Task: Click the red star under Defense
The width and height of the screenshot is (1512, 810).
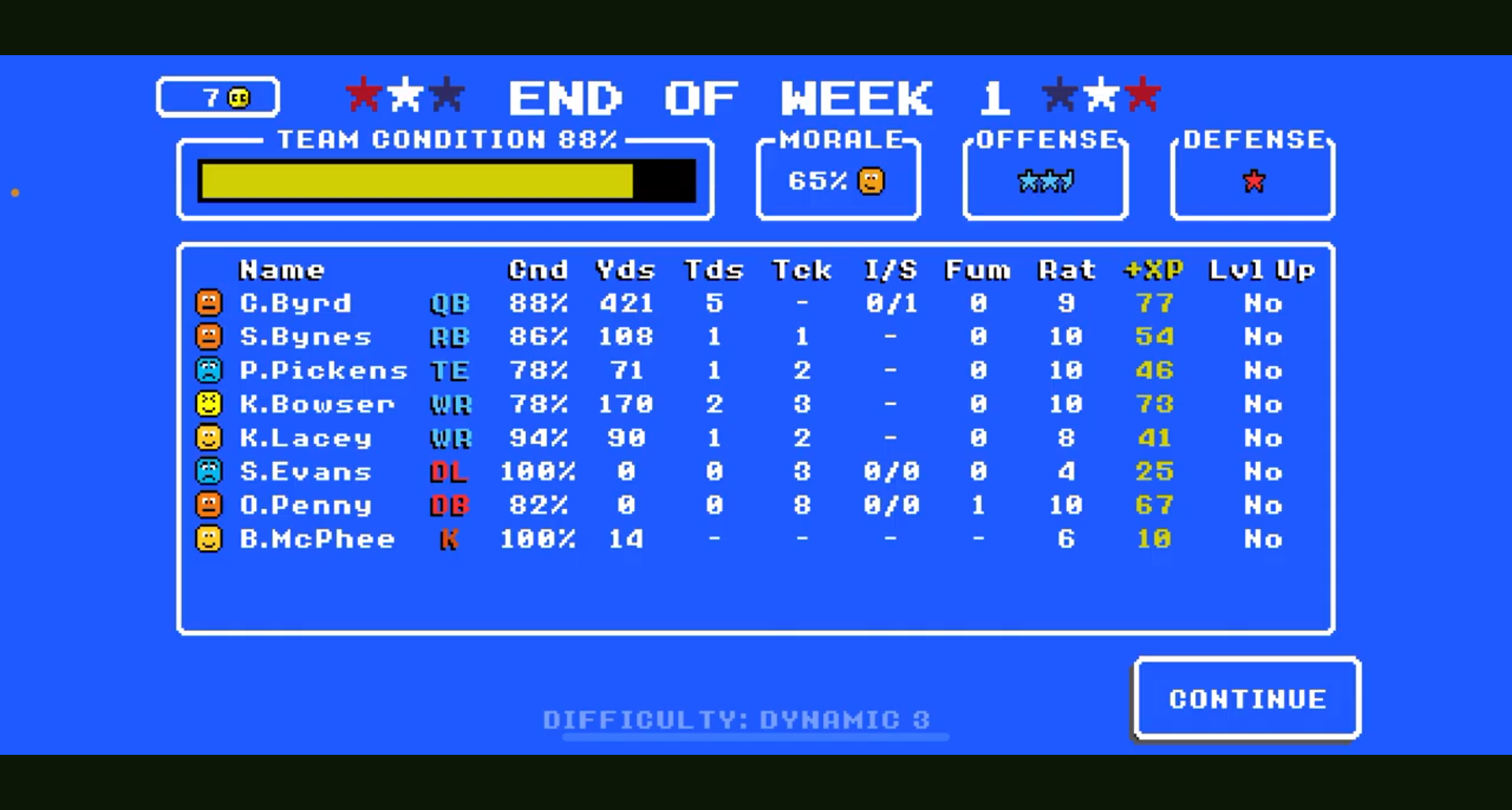Action: pos(1252,181)
